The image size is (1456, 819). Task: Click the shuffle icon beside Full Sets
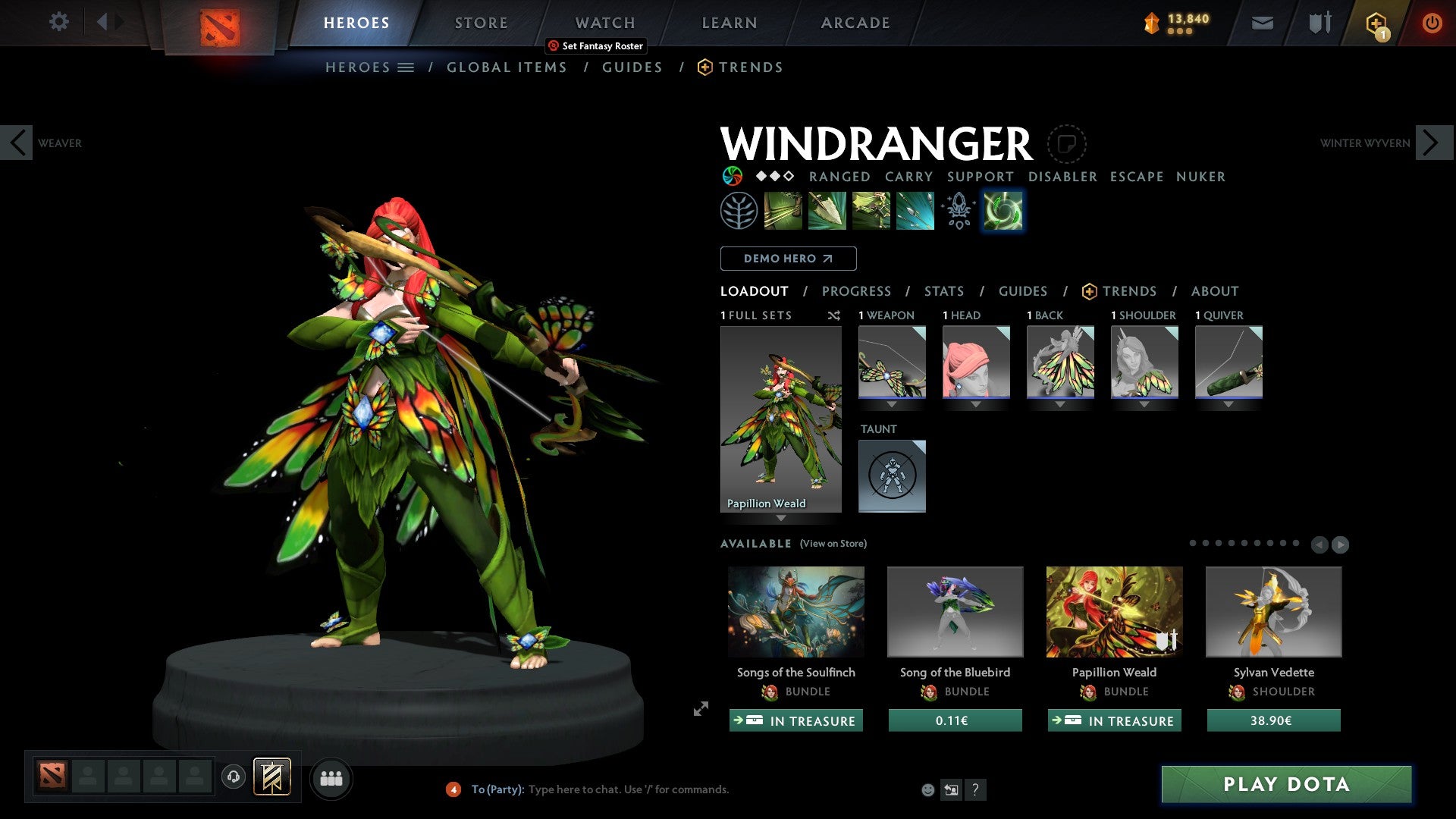click(834, 315)
